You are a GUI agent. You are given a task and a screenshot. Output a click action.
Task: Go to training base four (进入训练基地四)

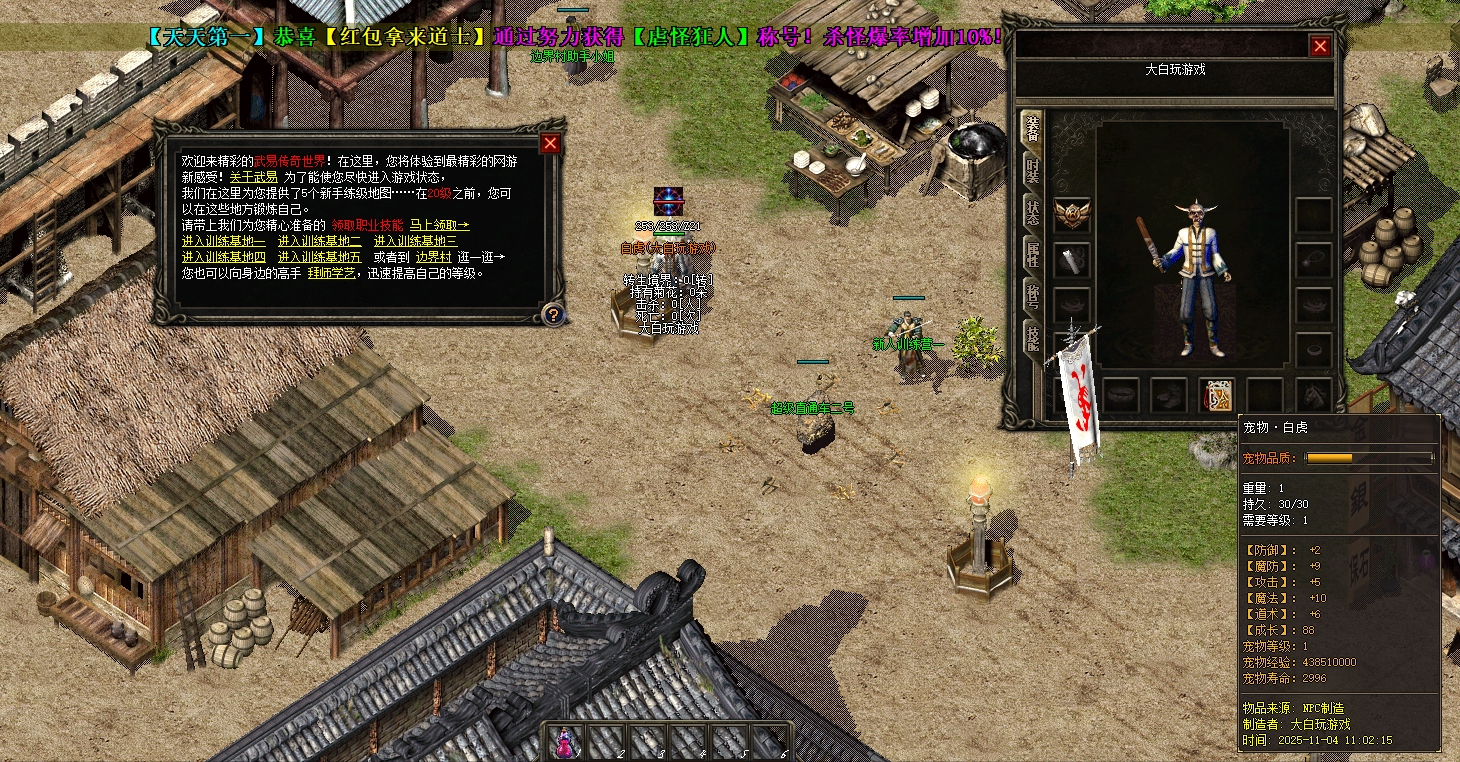[223, 257]
